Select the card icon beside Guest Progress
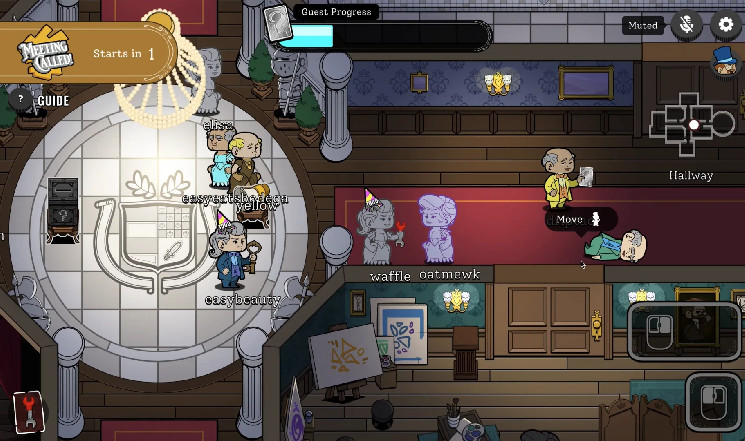The width and height of the screenshot is (745, 441). coord(277,22)
